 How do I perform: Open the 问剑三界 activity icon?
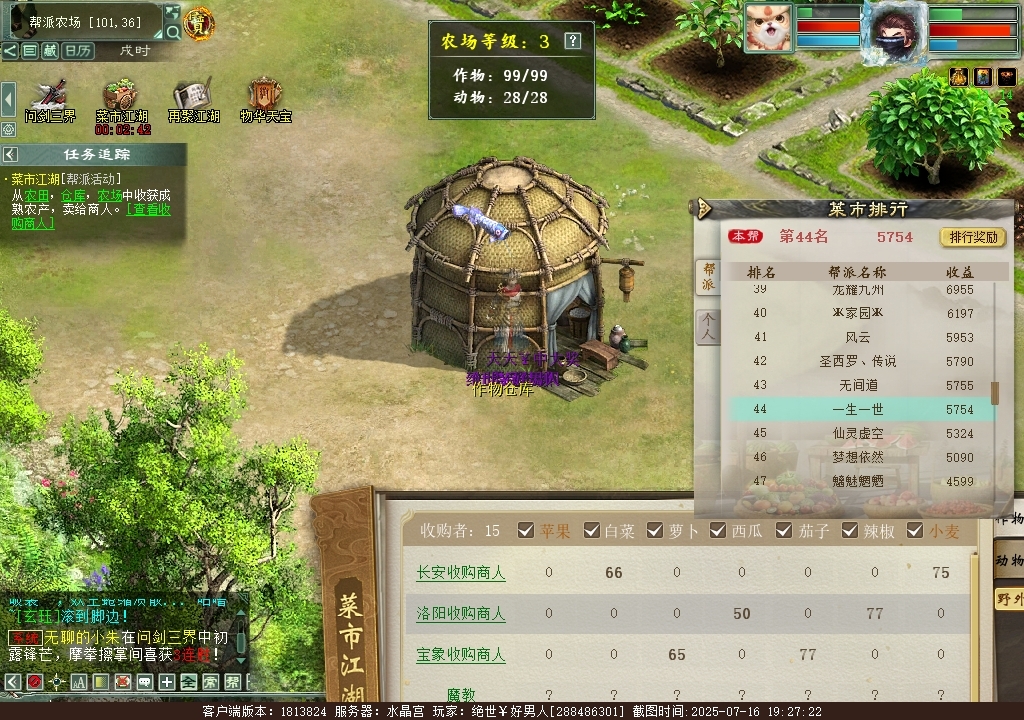50,98
